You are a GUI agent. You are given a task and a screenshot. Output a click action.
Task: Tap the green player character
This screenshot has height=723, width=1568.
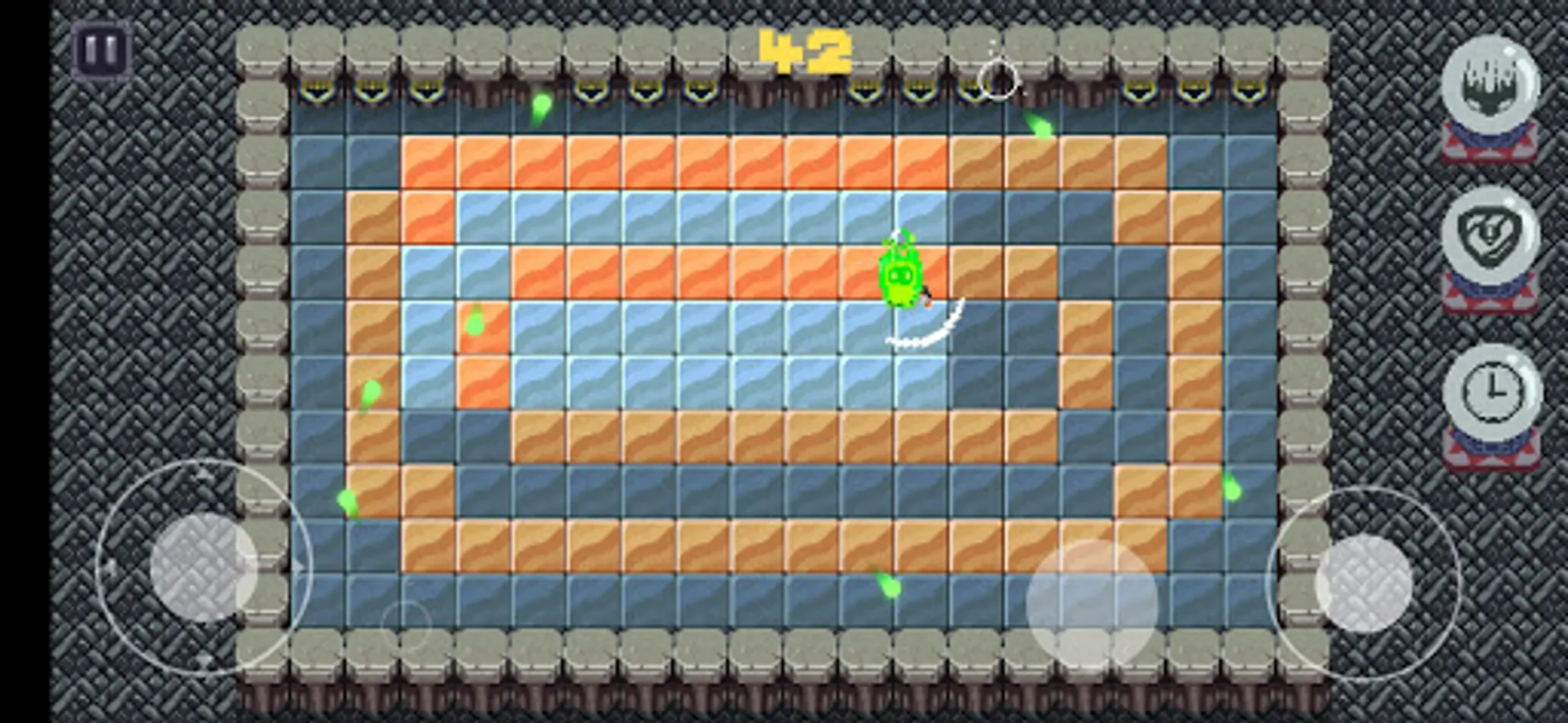point(899,277)
